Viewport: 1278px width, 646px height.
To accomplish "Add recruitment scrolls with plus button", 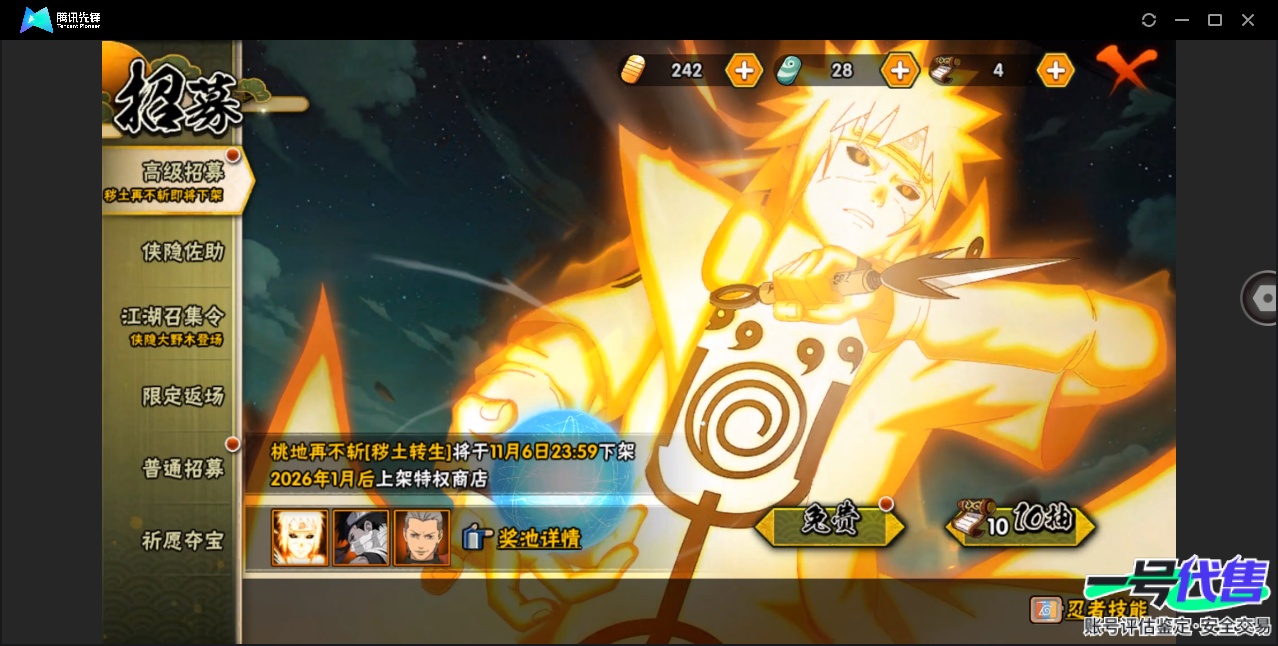I will click(x=1055, y=70).
